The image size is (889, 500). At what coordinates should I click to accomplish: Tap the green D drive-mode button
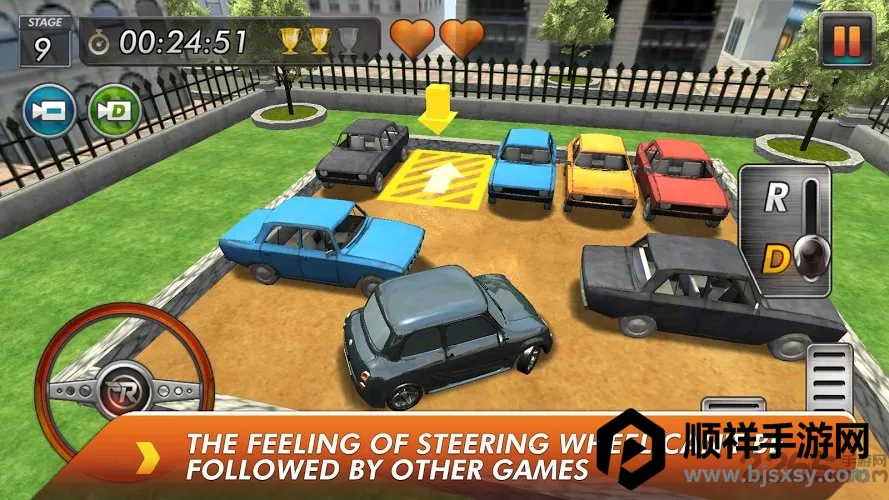114,109
